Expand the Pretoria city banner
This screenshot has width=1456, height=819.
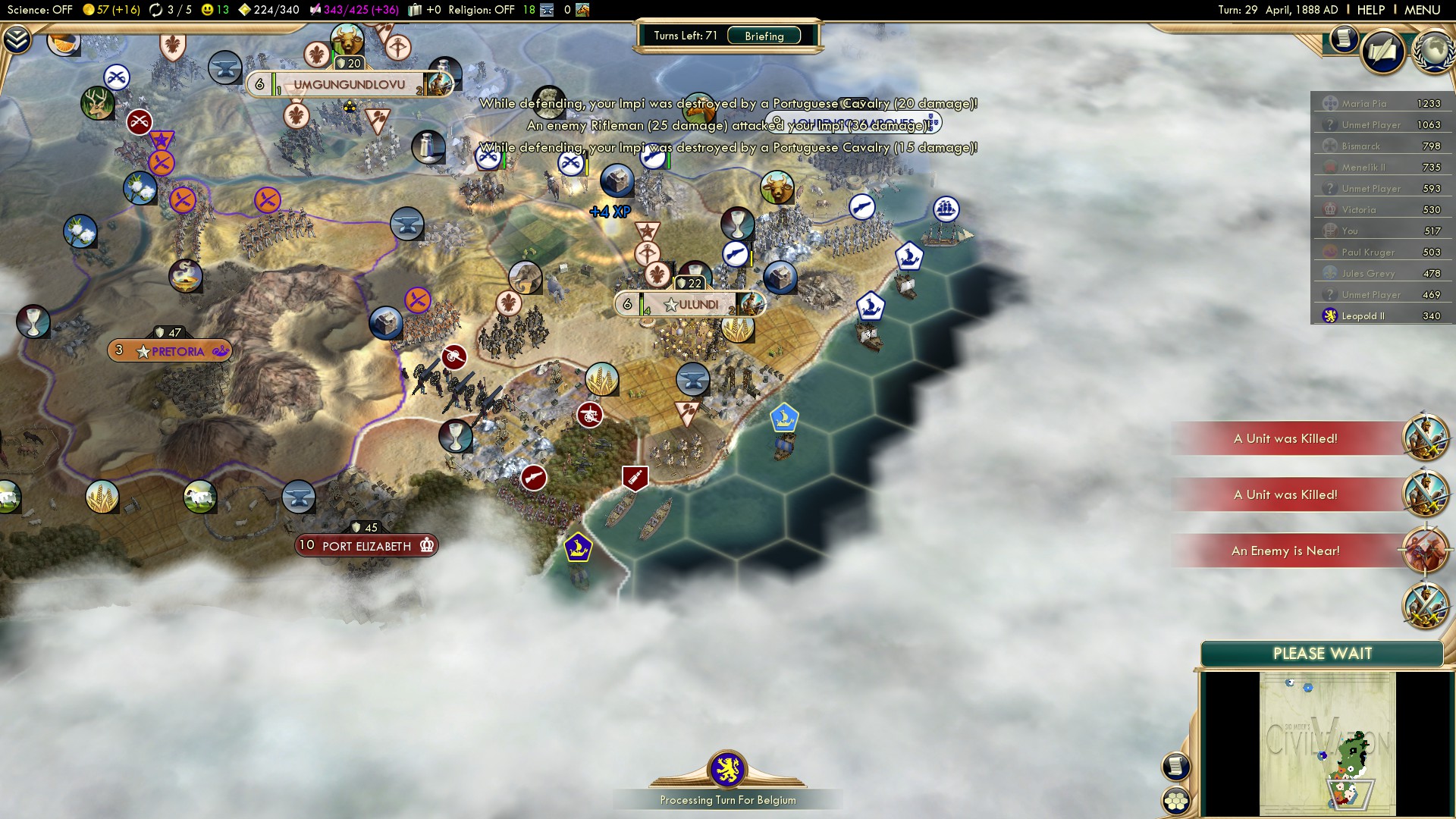pyautogui.click(x=170, y=350)
